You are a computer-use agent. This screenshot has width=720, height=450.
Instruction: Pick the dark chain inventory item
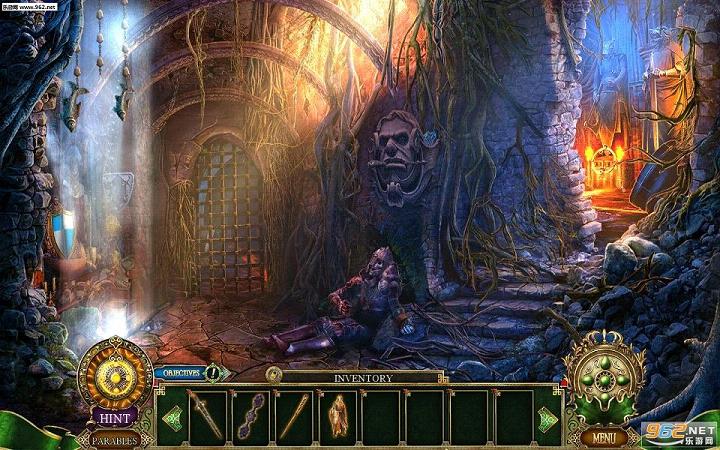pos(250,416)
